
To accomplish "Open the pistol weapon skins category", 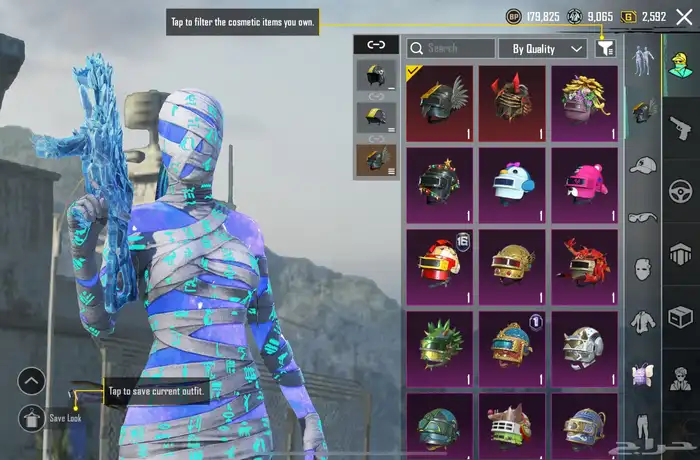I will pos(681,127).
